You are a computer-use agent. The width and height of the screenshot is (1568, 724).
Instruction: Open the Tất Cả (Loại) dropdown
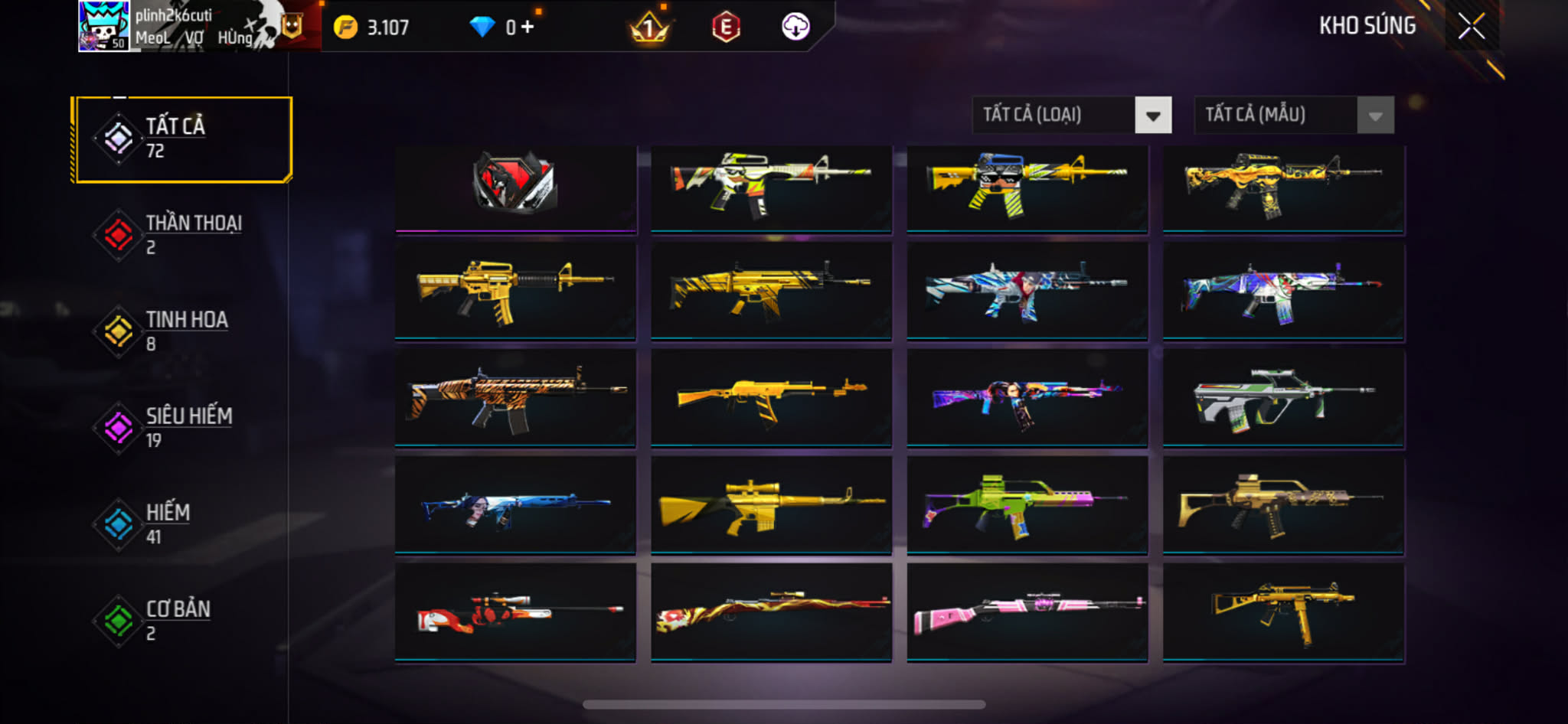pyautogui.click(x=1071, y=116)
